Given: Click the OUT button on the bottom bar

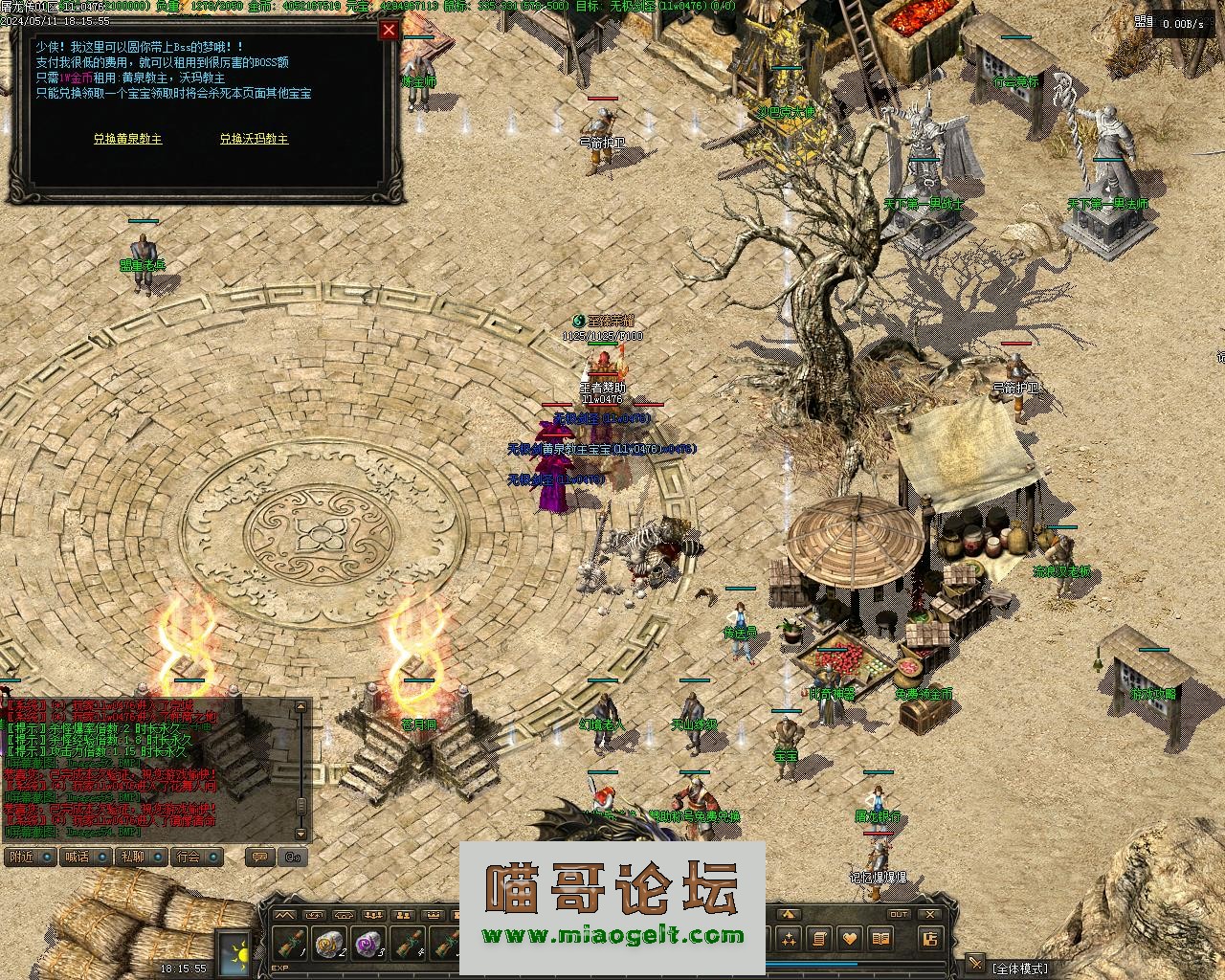Looking at the screenshot, I should (x=898, y=915).
